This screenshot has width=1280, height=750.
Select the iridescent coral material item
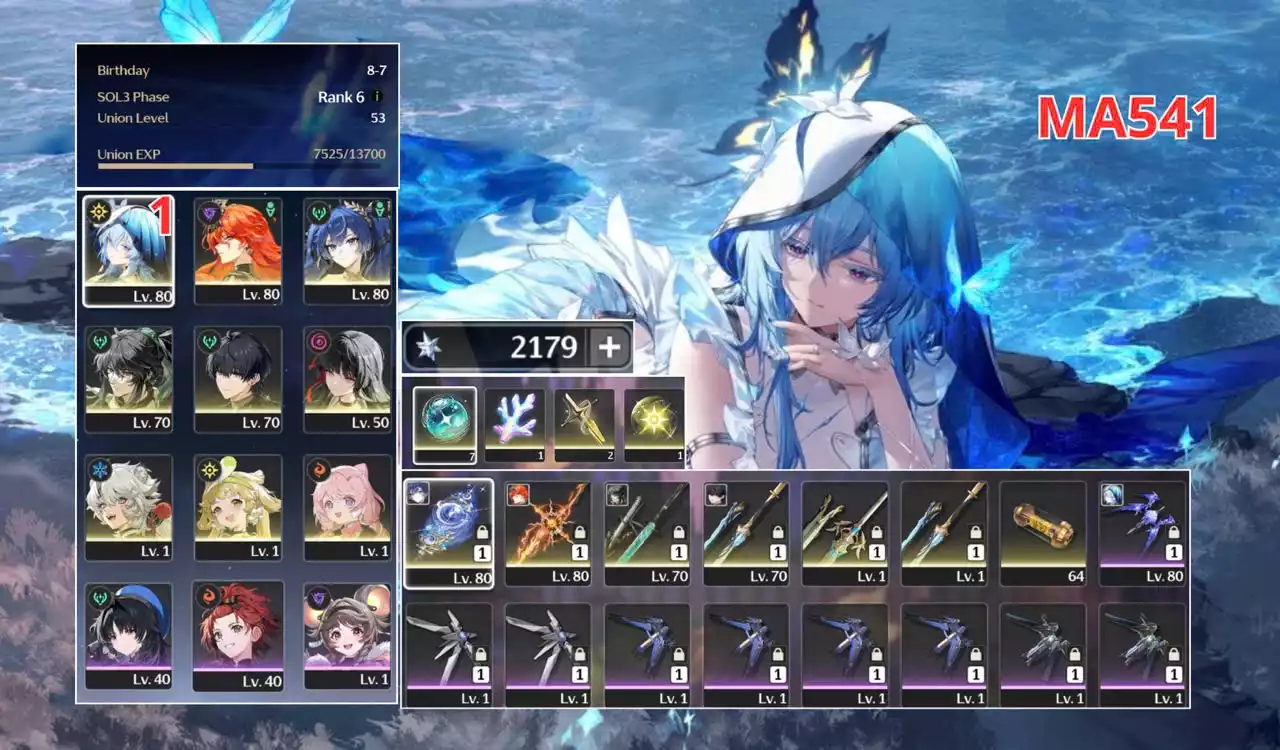point(512,420)
